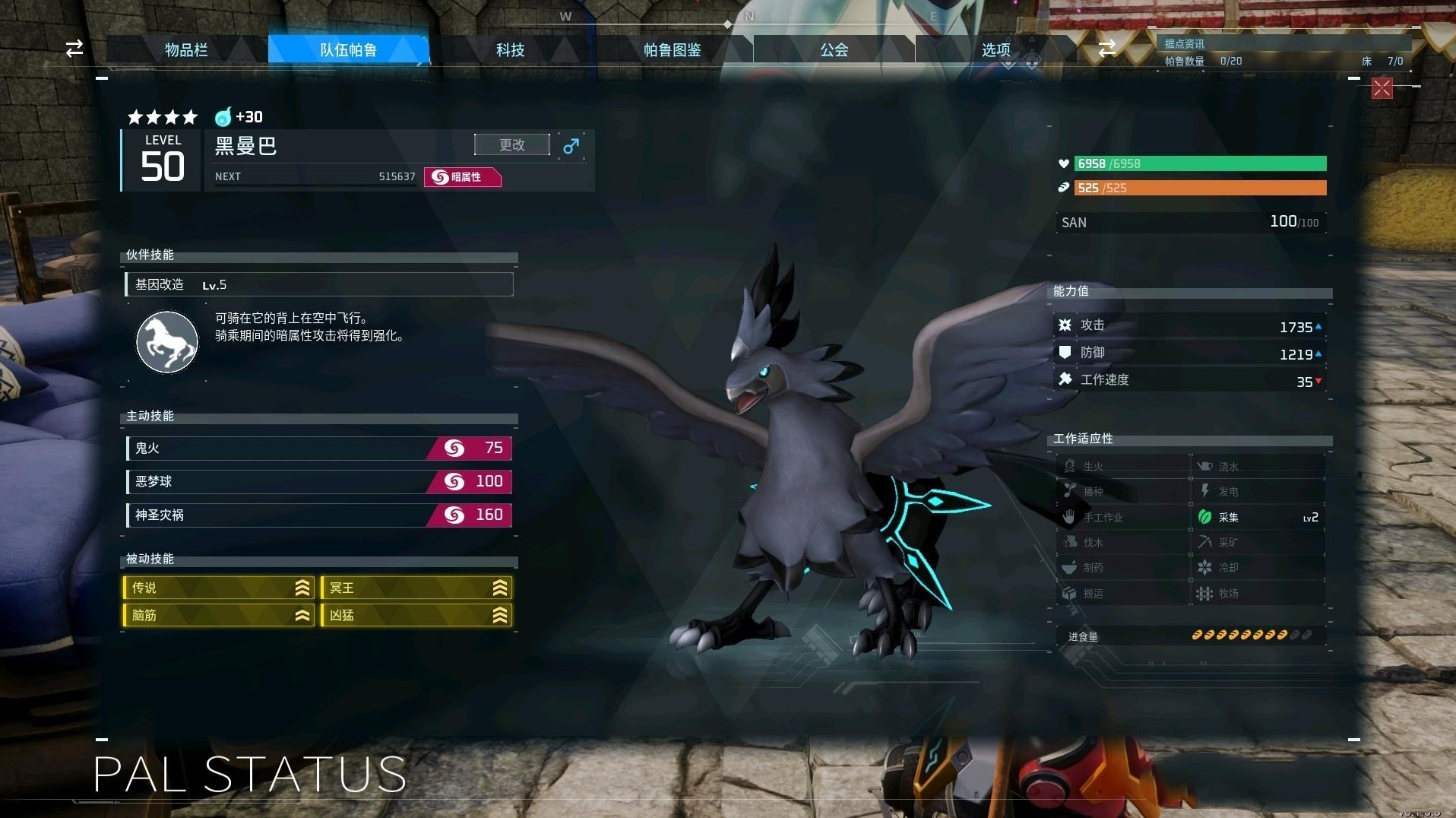Inspect the 冥王 passive skill
Viewport: 1456px width, 818px height.
coord(416,588)
